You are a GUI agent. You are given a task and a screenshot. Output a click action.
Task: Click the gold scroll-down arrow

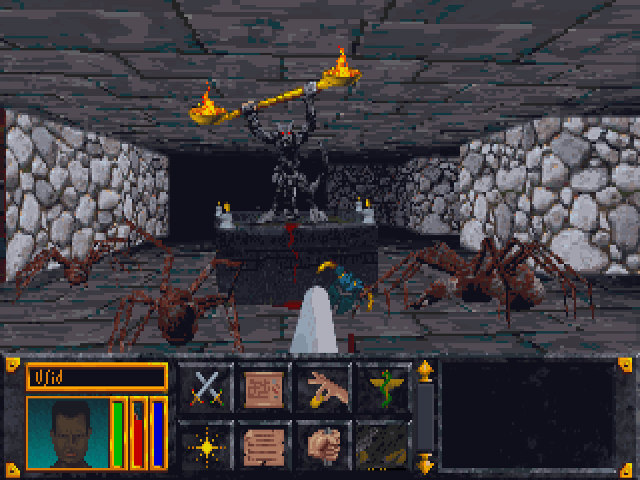(425, 463)
